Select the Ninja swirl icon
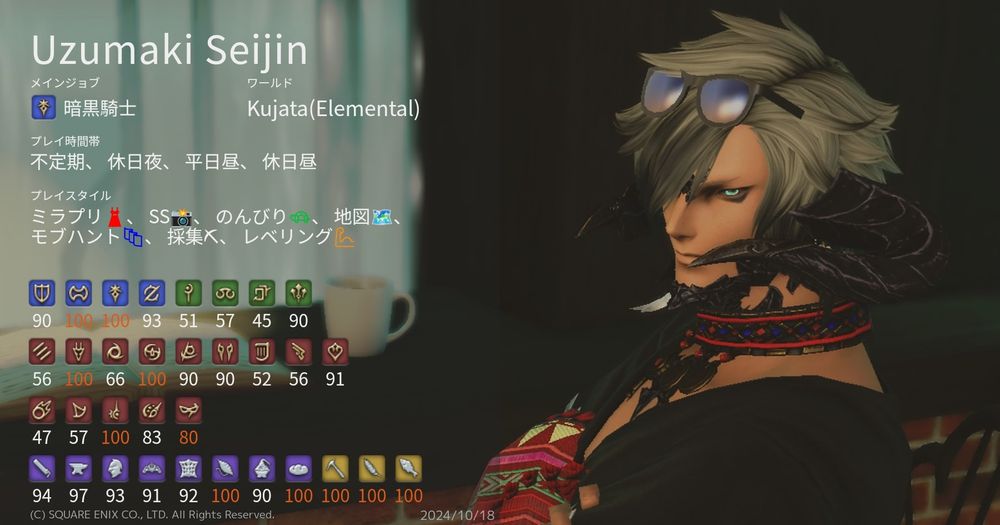1000x525 pixels. (115, 351)
